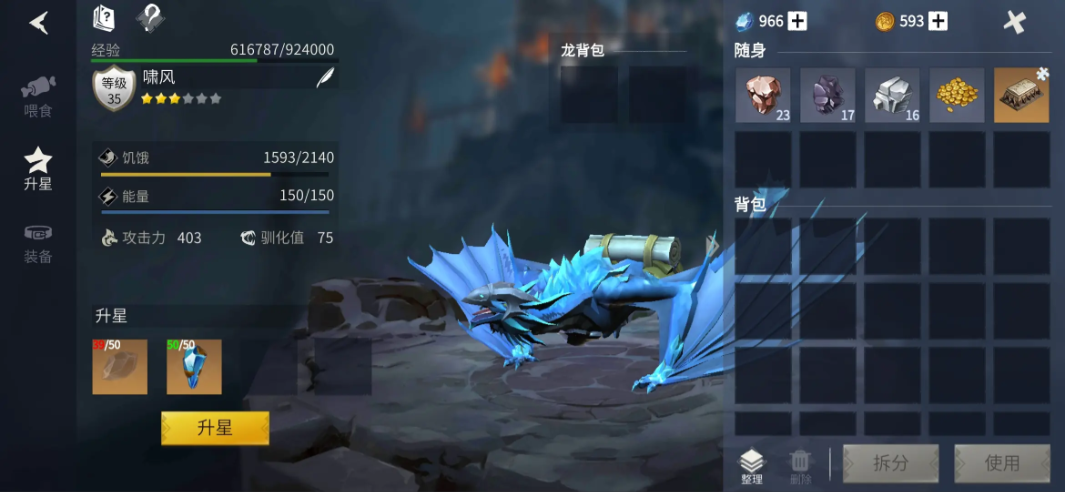Add more blue diamonds with plus button
The width and height of the screenshot is (1065, 492).
[797, 21]
